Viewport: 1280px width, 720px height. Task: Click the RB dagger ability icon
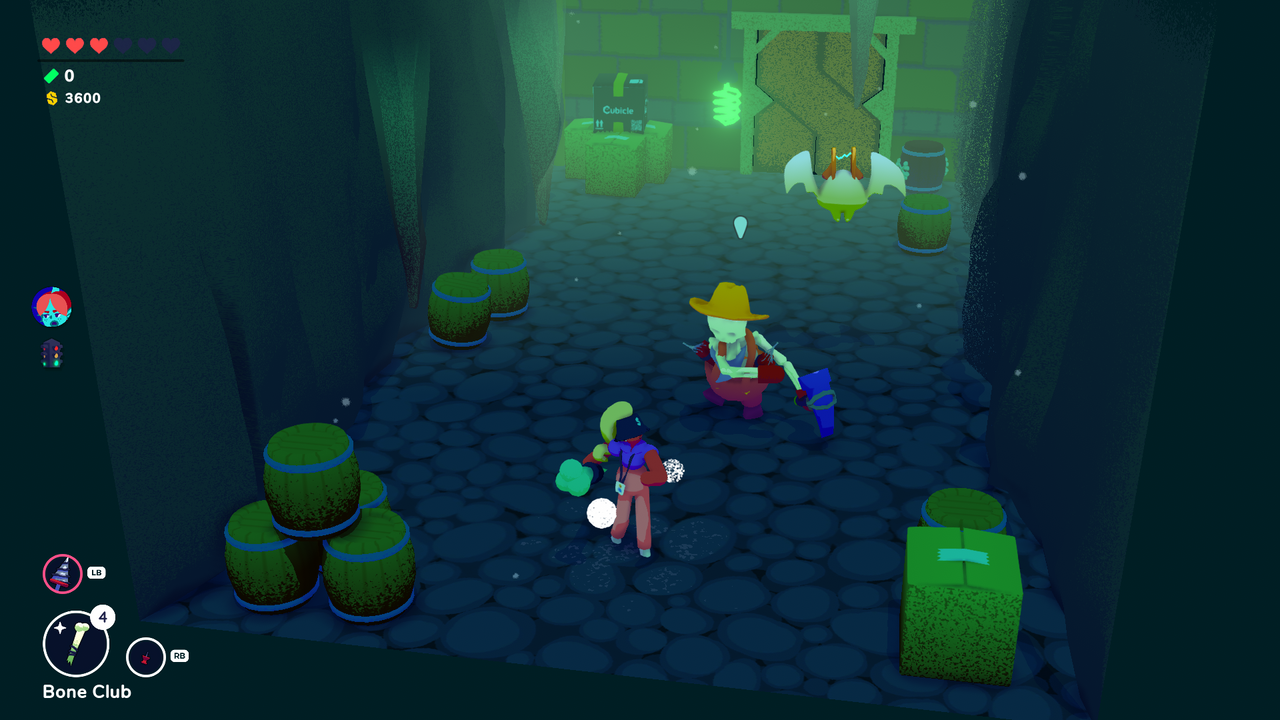(x=146, y=658)
